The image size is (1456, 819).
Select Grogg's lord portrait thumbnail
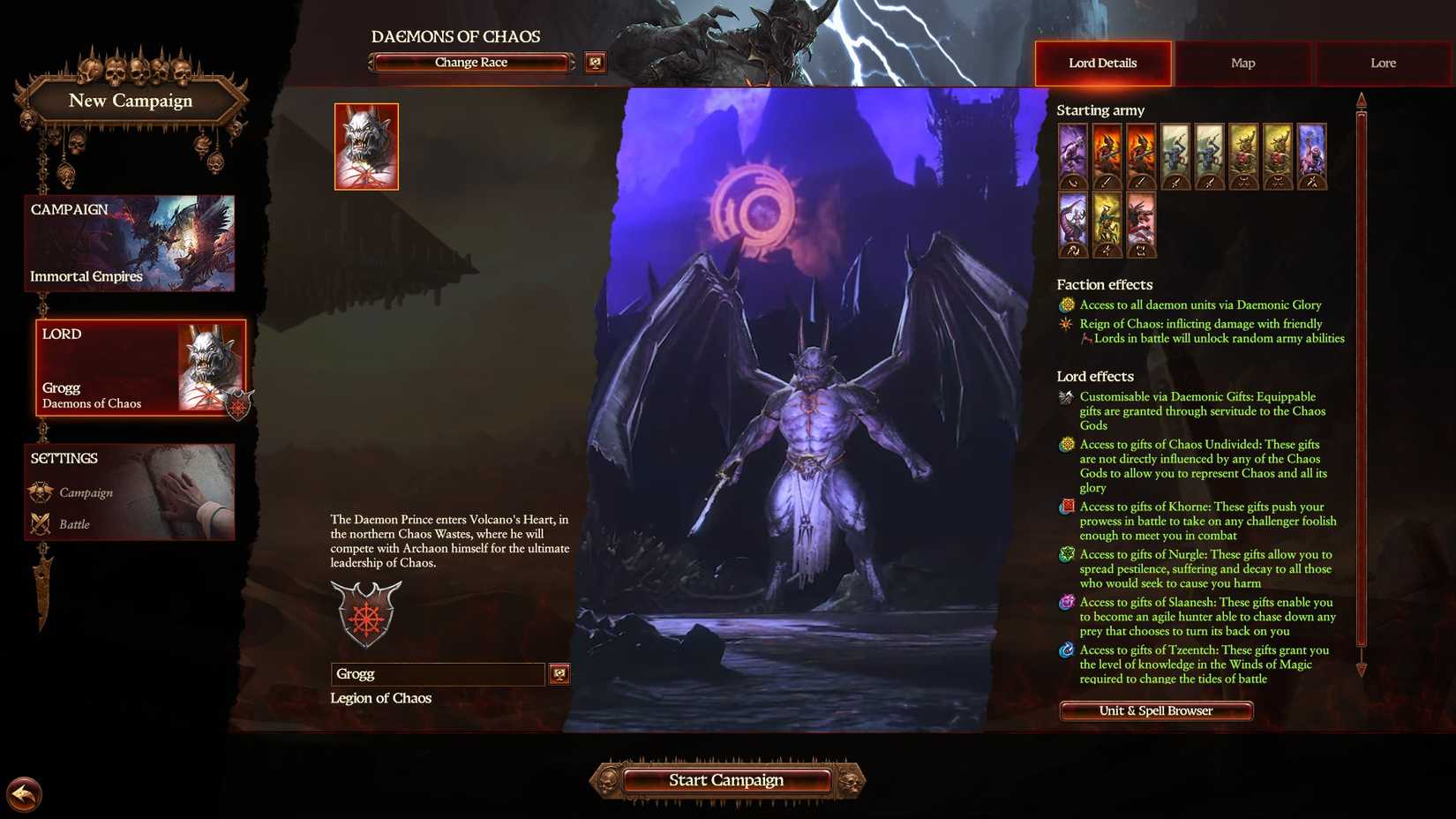367,146
